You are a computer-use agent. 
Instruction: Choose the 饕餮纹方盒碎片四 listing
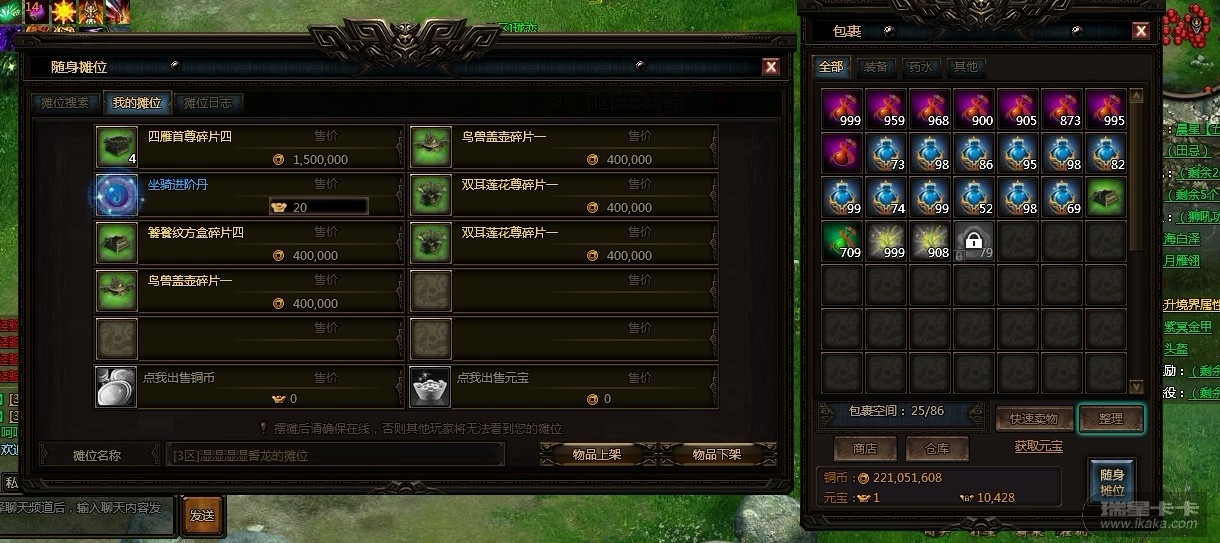click(x=250, y=243)
